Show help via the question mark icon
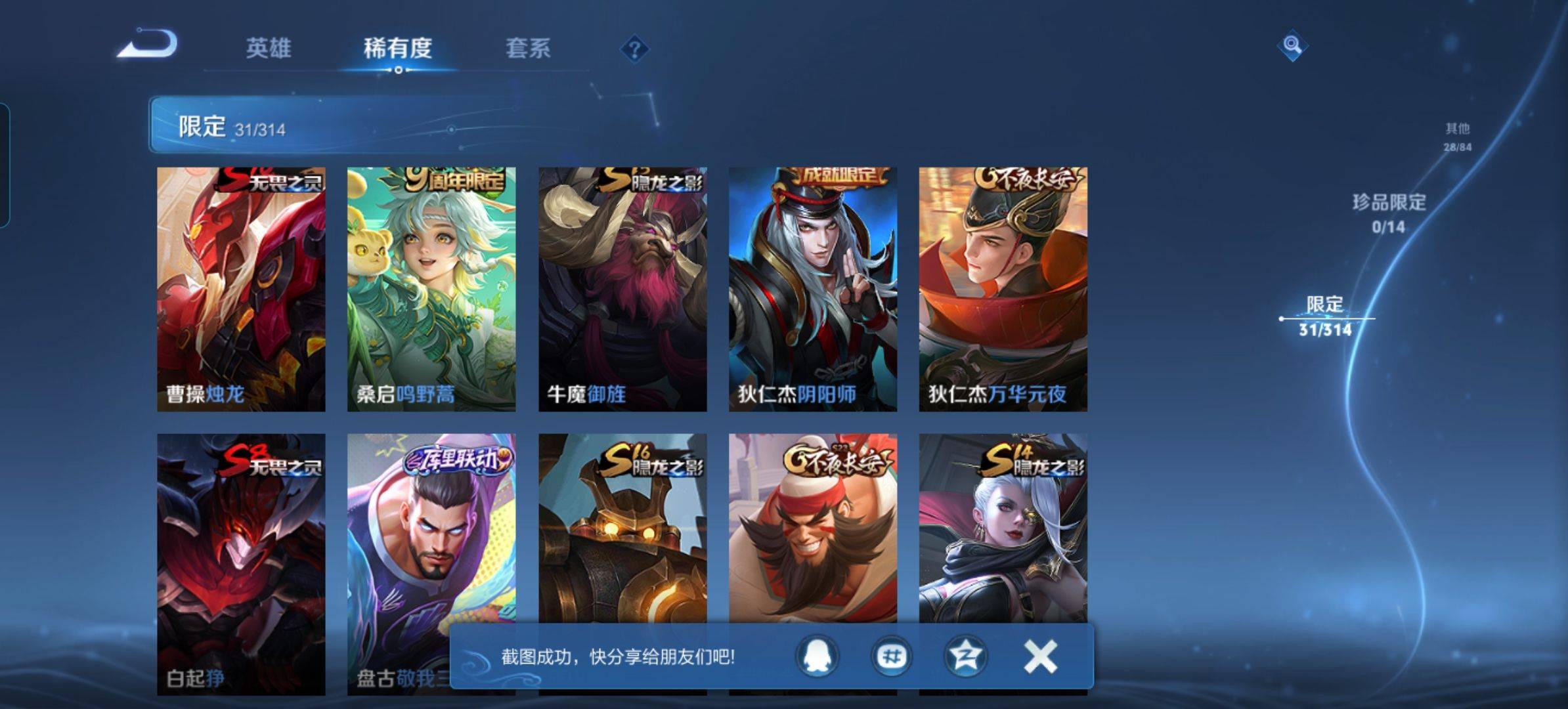The height and width of the screenshot is (709, 1568). click(634, 49)
